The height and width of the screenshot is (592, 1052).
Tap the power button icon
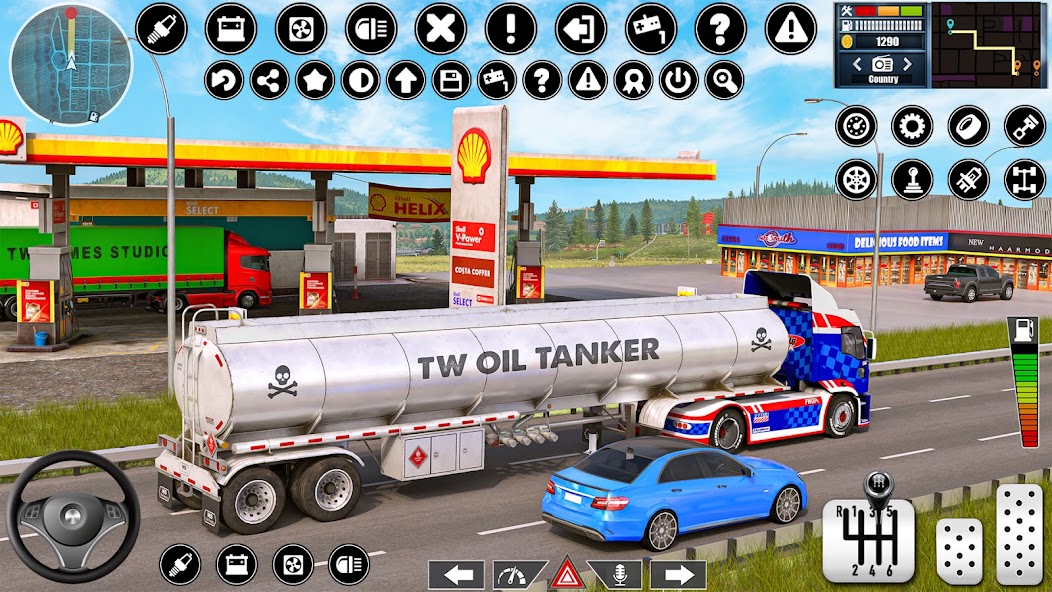(679, 80)
